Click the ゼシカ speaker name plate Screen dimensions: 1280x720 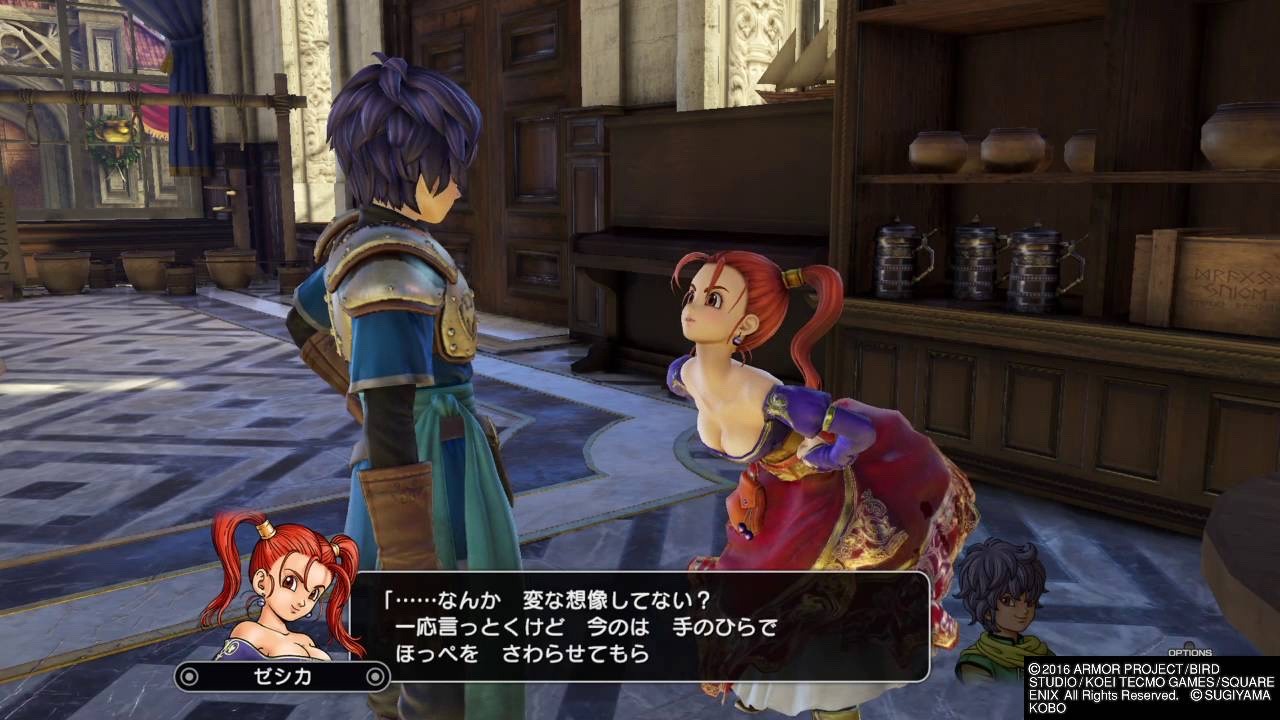[x=281, y=677]
